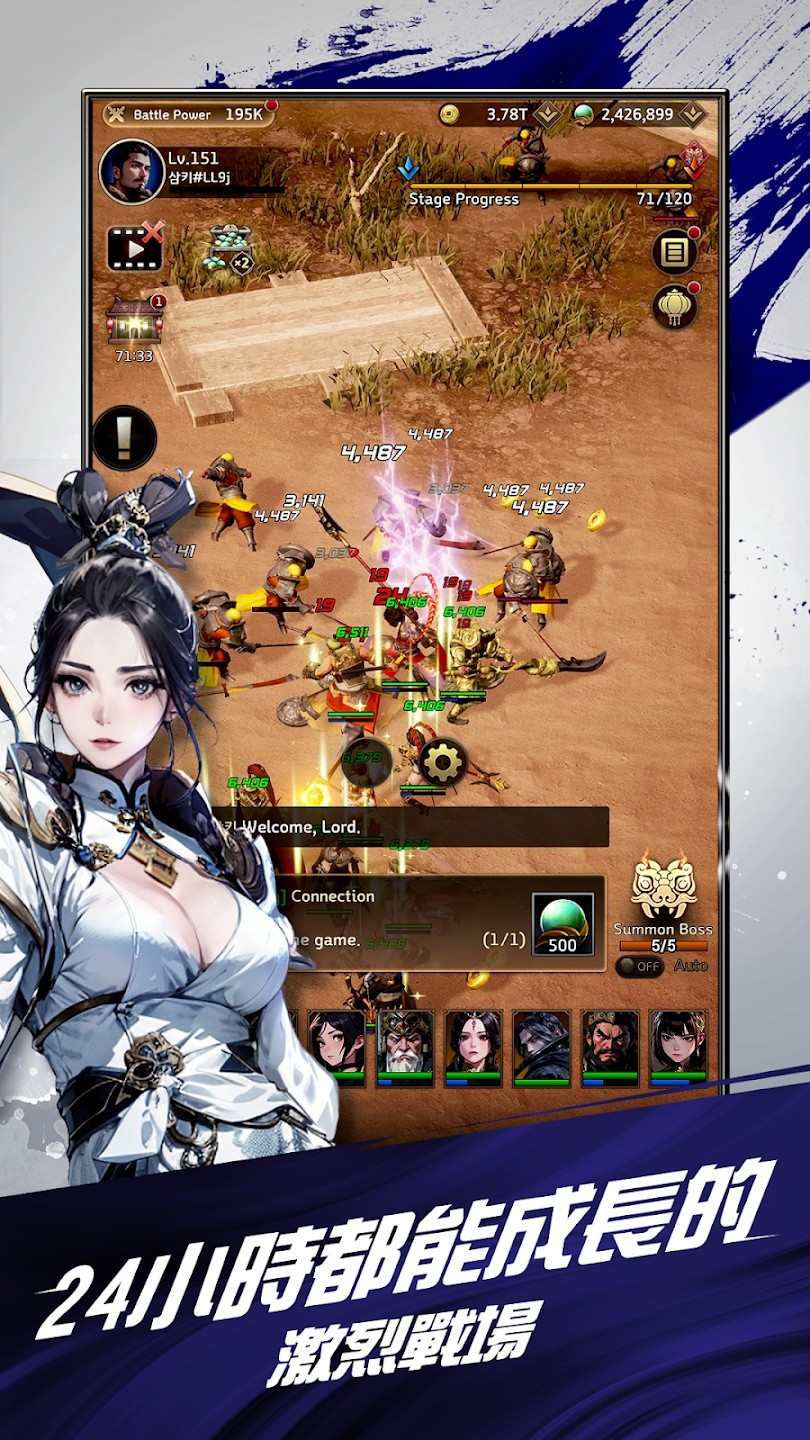Select the black-bearded warrior hero portrait
The height and width of the screenshot is (1440, 810).
(x=609, y=1046)
